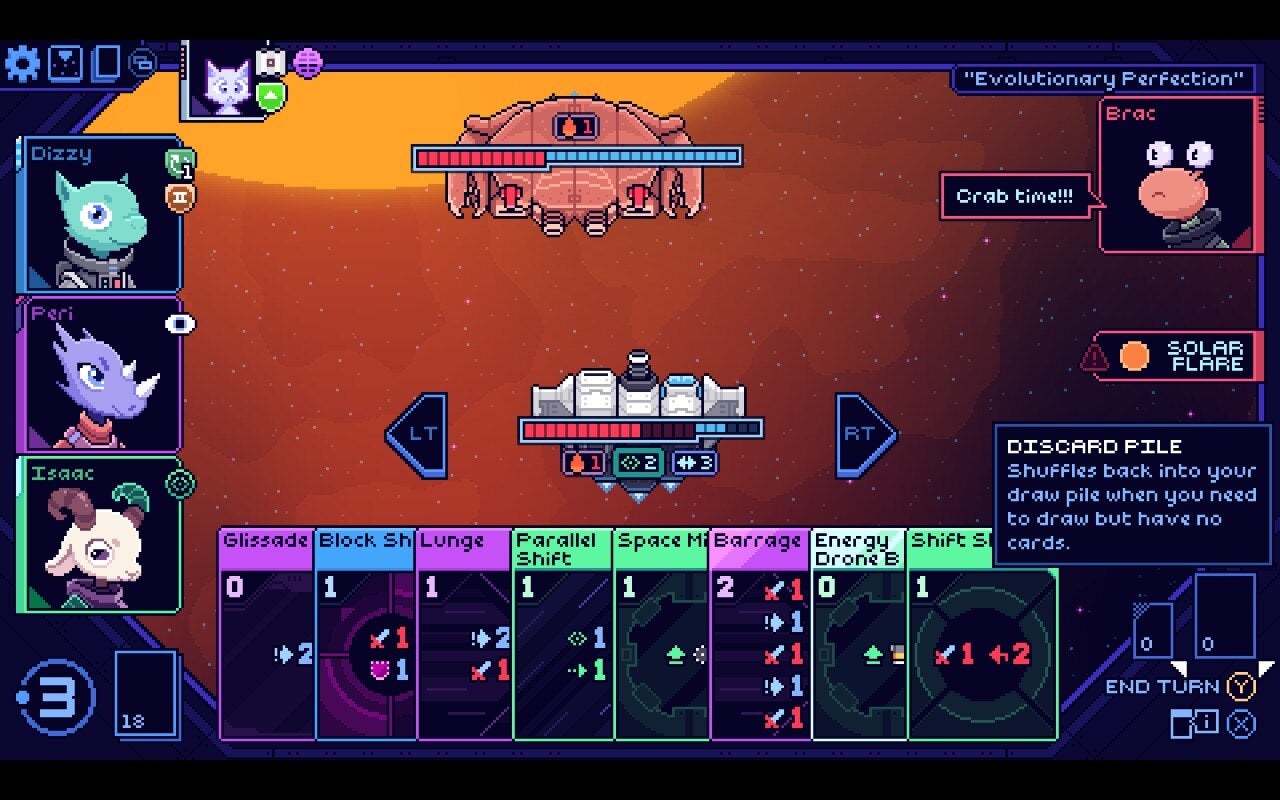Inspect the enemy pilot Brac portrait
1280x800 pixels.
[1178, 175]
